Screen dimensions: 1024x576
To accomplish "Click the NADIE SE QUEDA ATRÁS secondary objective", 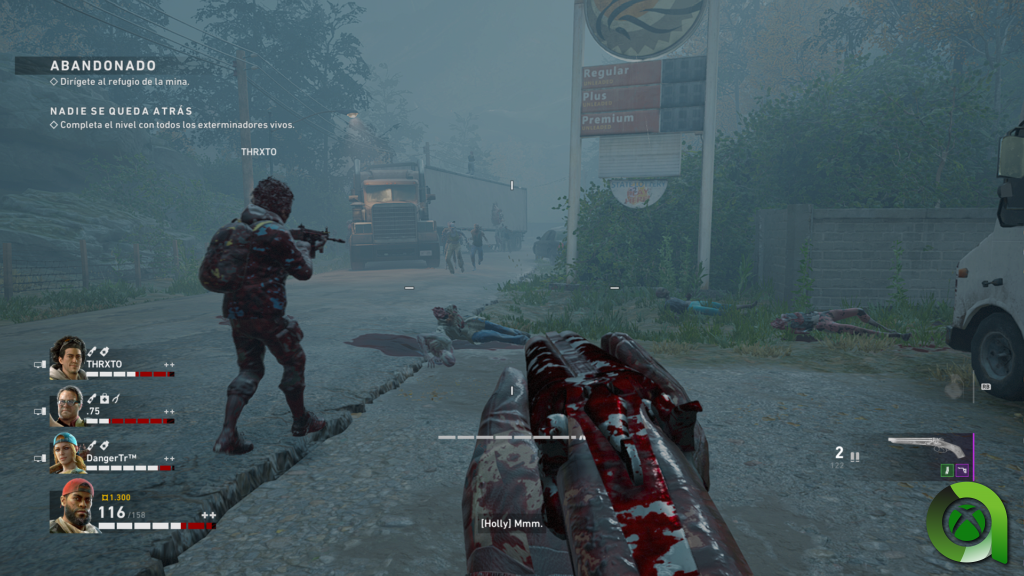I will 121,111.
